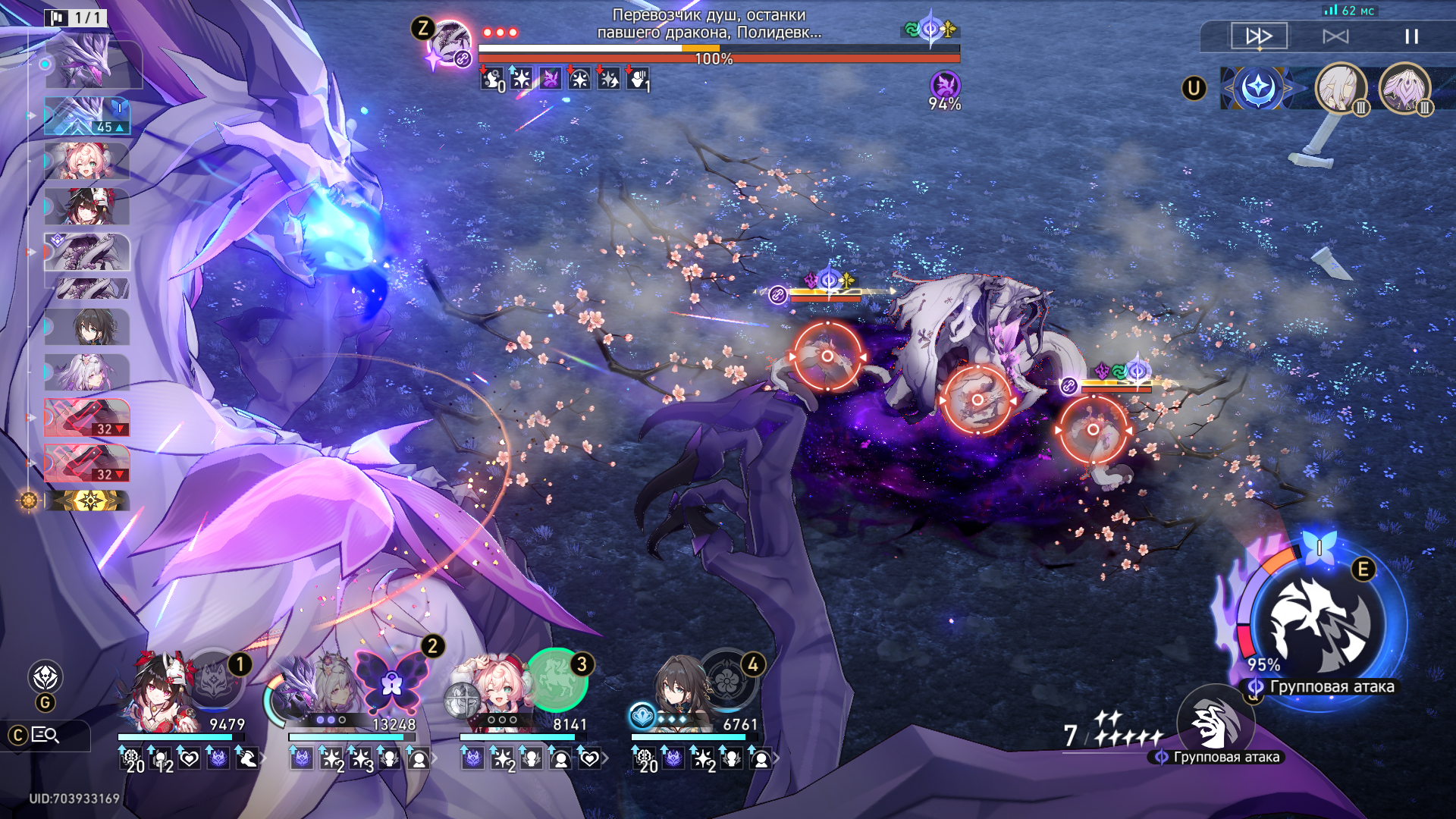
Task: Select the white-haired ally portrait at top right
Action: (x=1340, y=88)
